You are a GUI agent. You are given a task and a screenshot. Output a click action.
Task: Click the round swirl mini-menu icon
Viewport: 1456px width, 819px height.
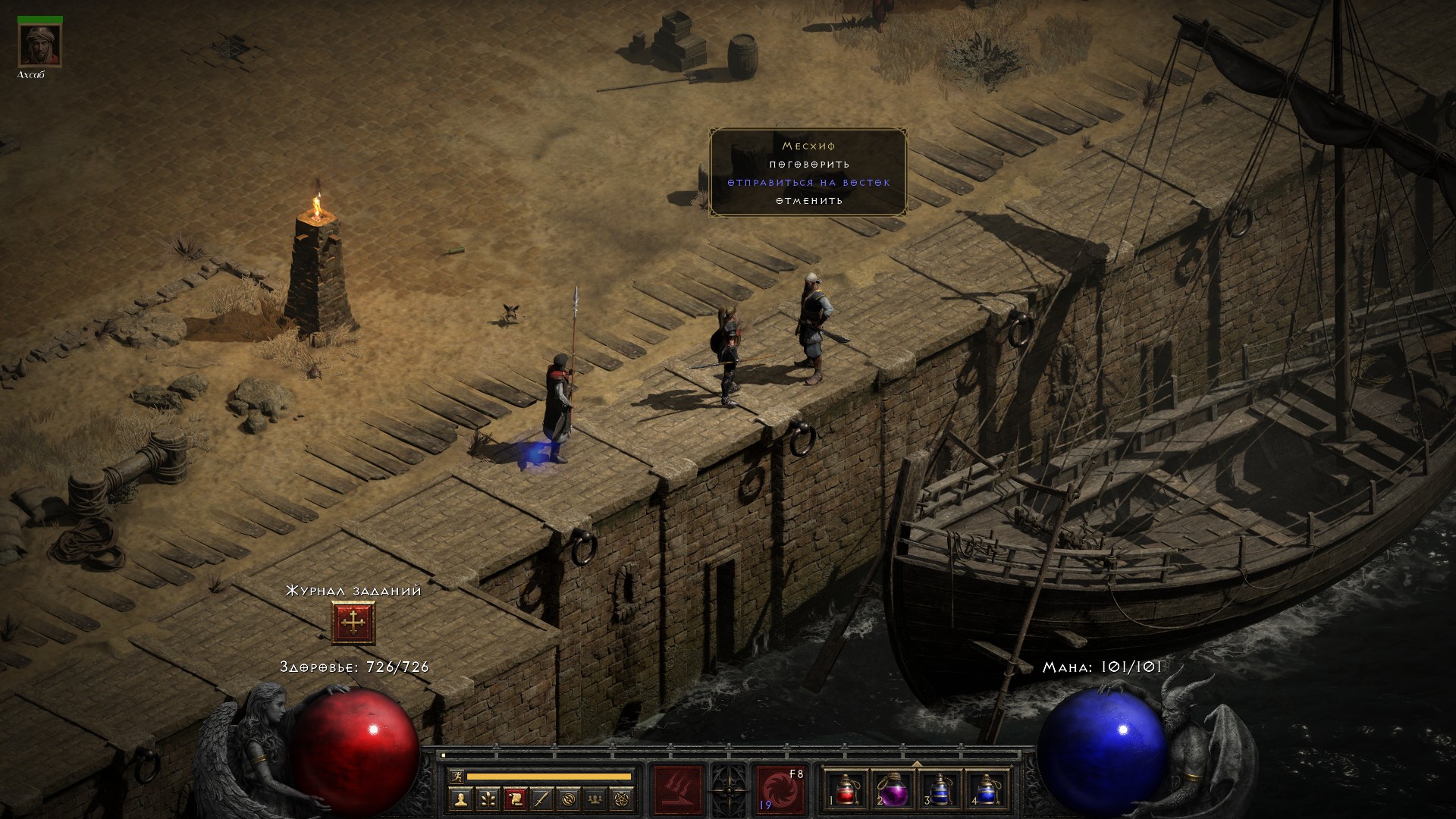tap(569, 798)
